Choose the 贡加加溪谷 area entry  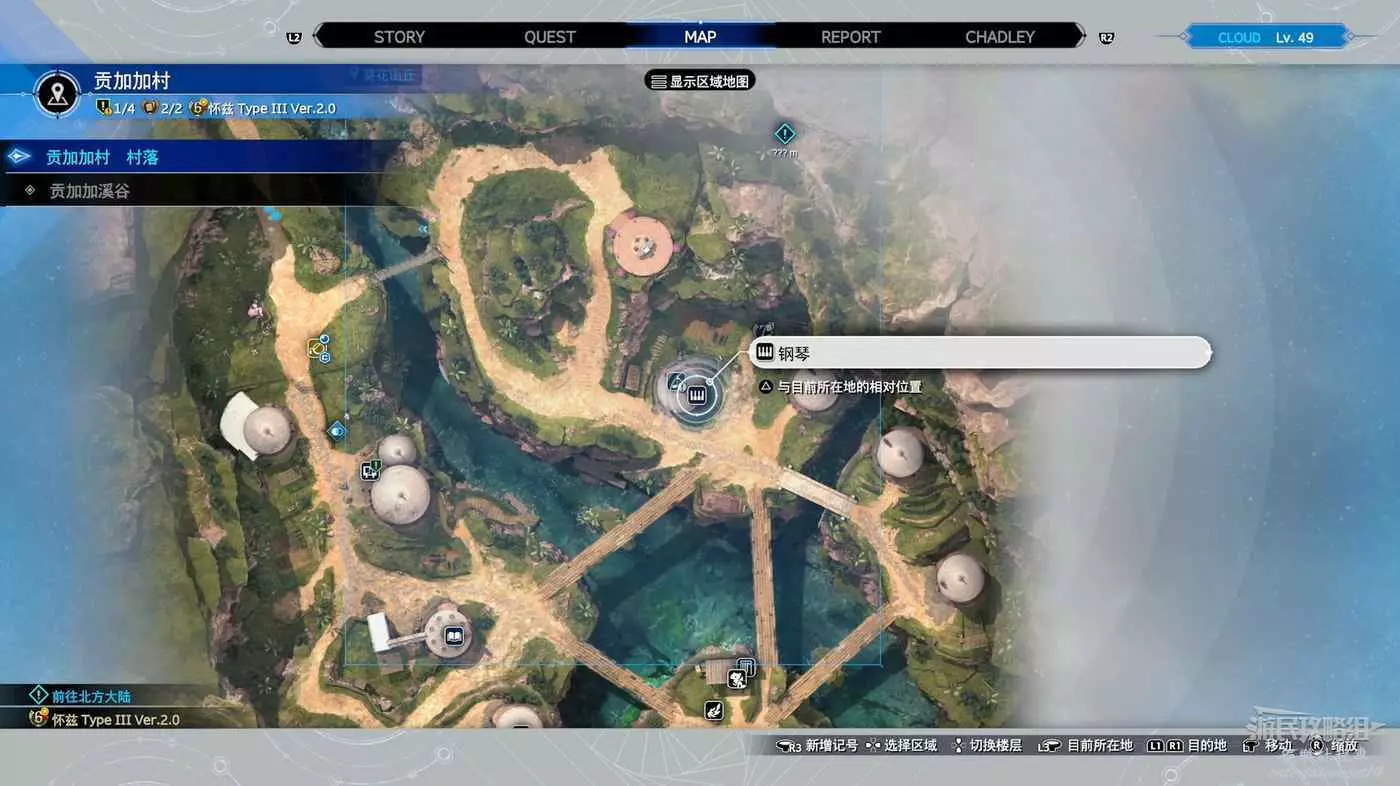pyautogui.click(x=90, y=190)
